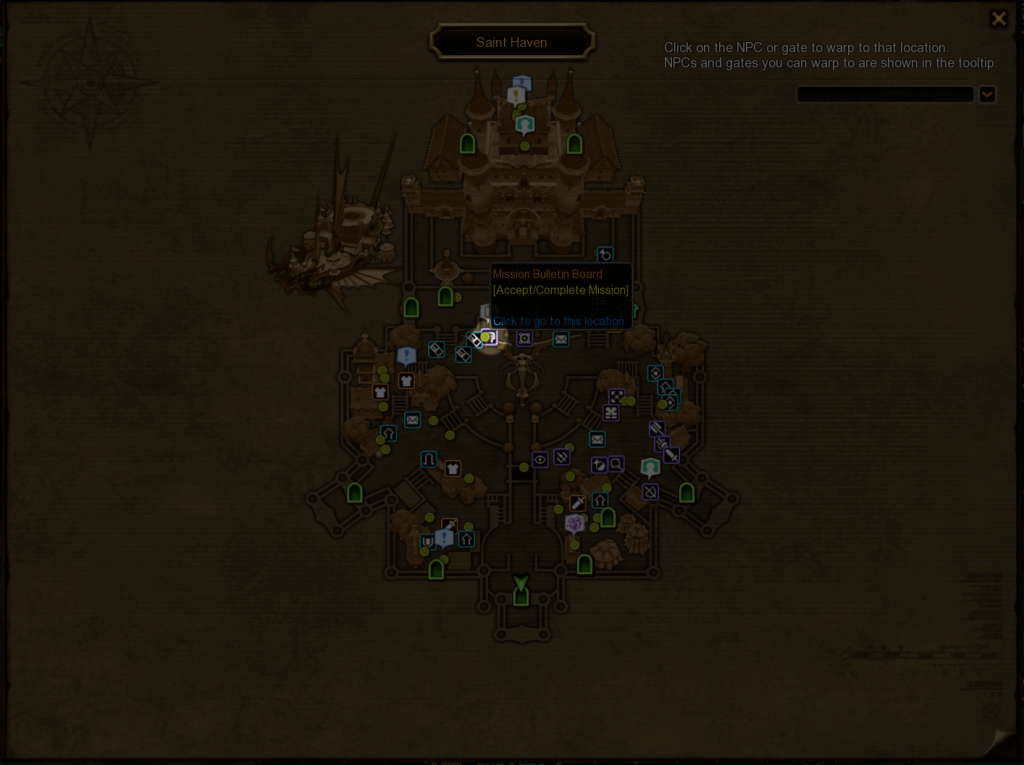Warp to the Mission Bulletin Board marker
Image resolution: width=1024 pixels, height=765 pixels.
[489, 338]
